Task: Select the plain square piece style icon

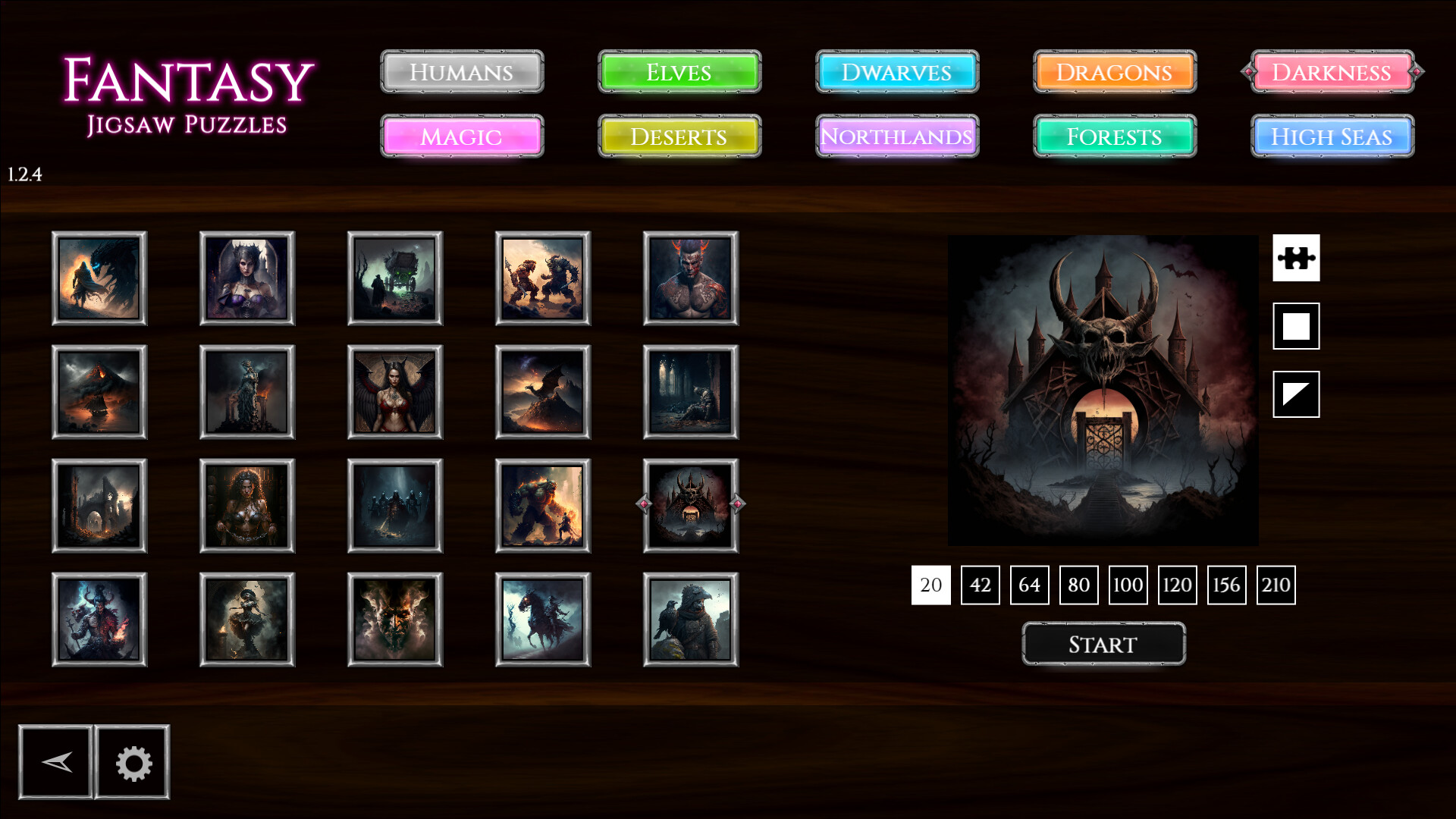Action: [1296, 326]
